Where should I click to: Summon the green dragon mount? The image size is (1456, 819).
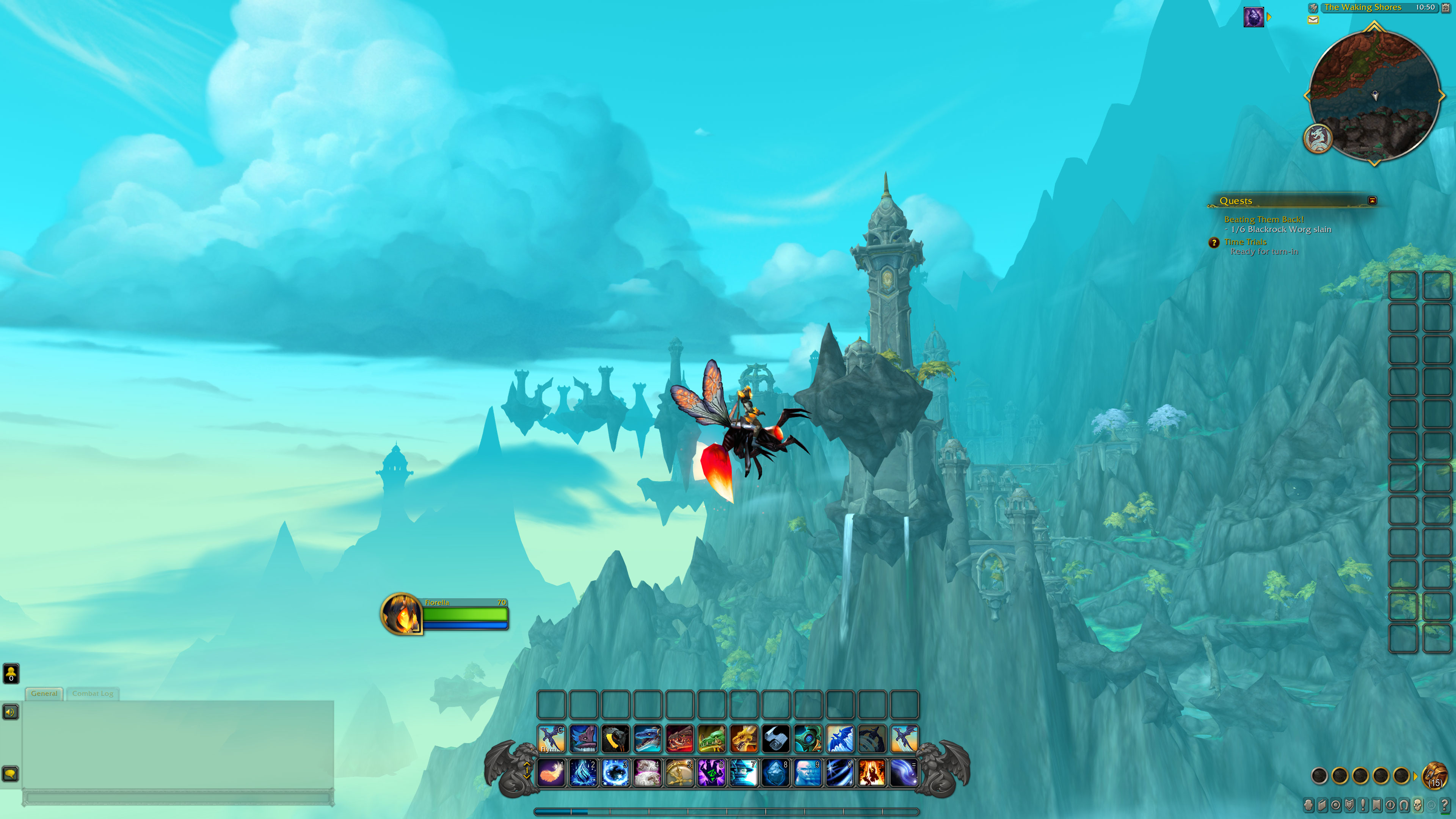coord(712,739)
